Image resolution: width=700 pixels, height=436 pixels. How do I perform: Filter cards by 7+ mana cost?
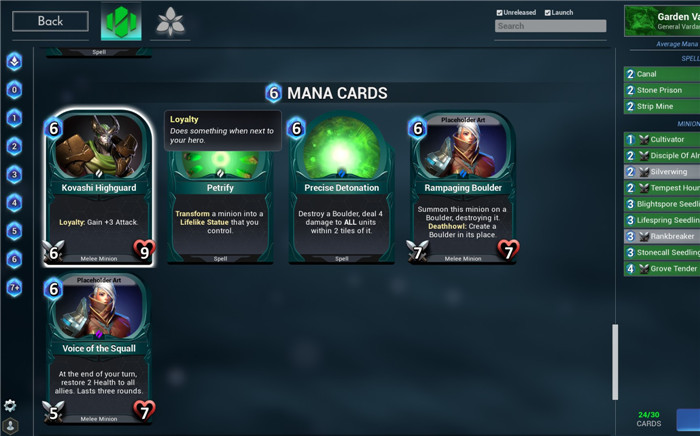click(x=14, y=288)
